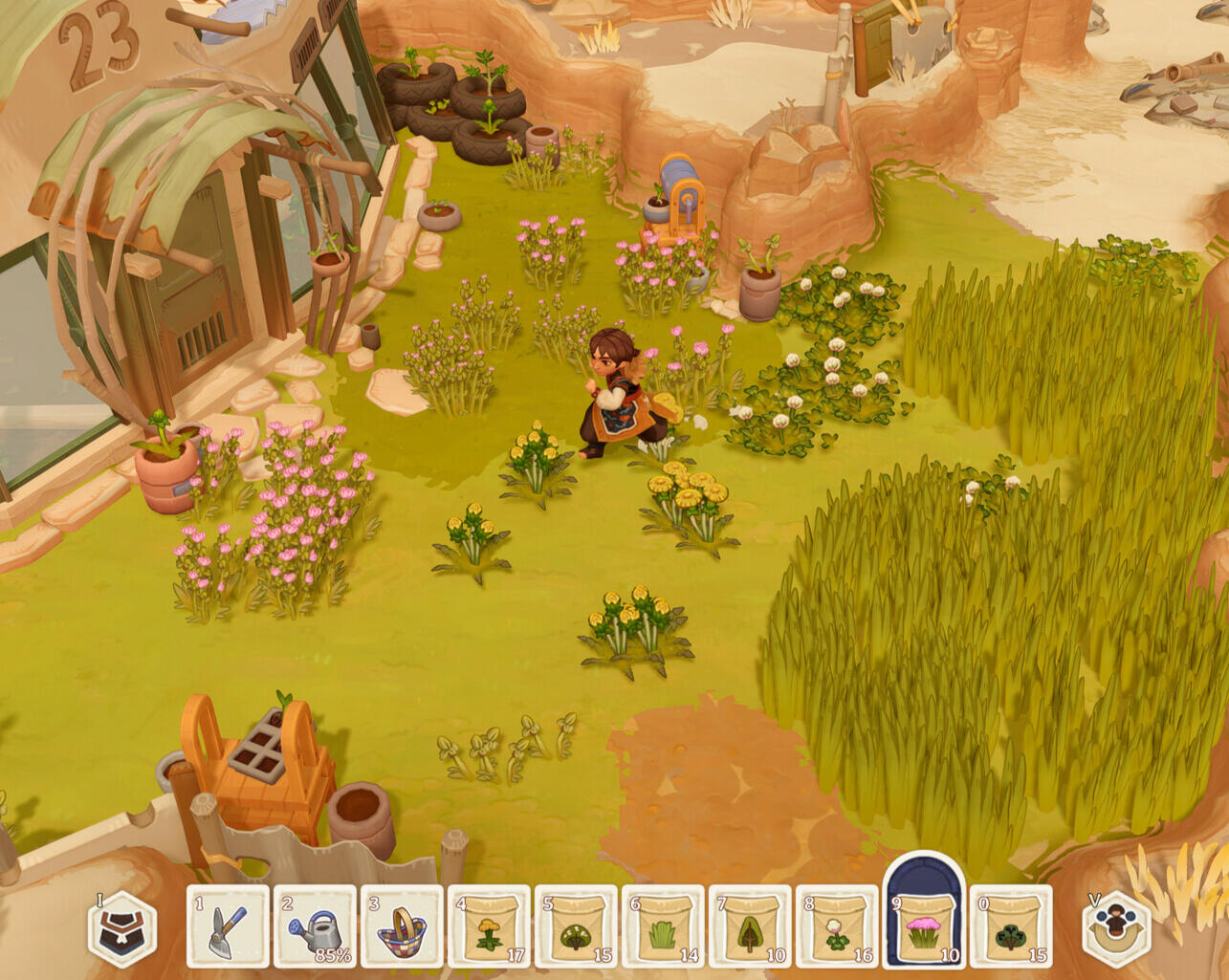Select the white clover seed bag
1229x980 pixels.
pos(837,927)
